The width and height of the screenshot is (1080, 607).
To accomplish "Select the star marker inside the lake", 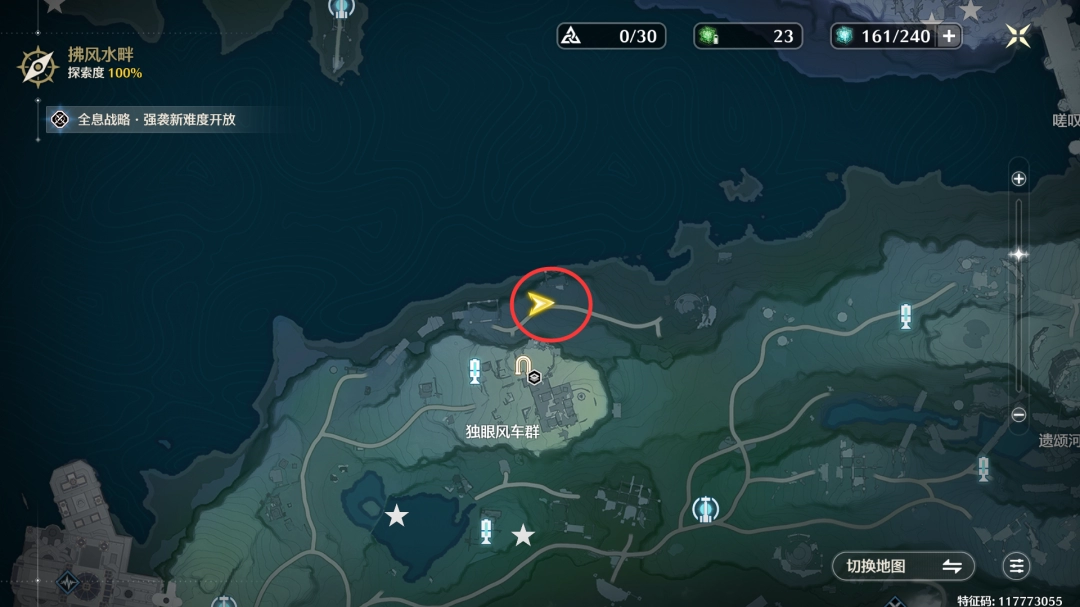I will click(397, 516).
